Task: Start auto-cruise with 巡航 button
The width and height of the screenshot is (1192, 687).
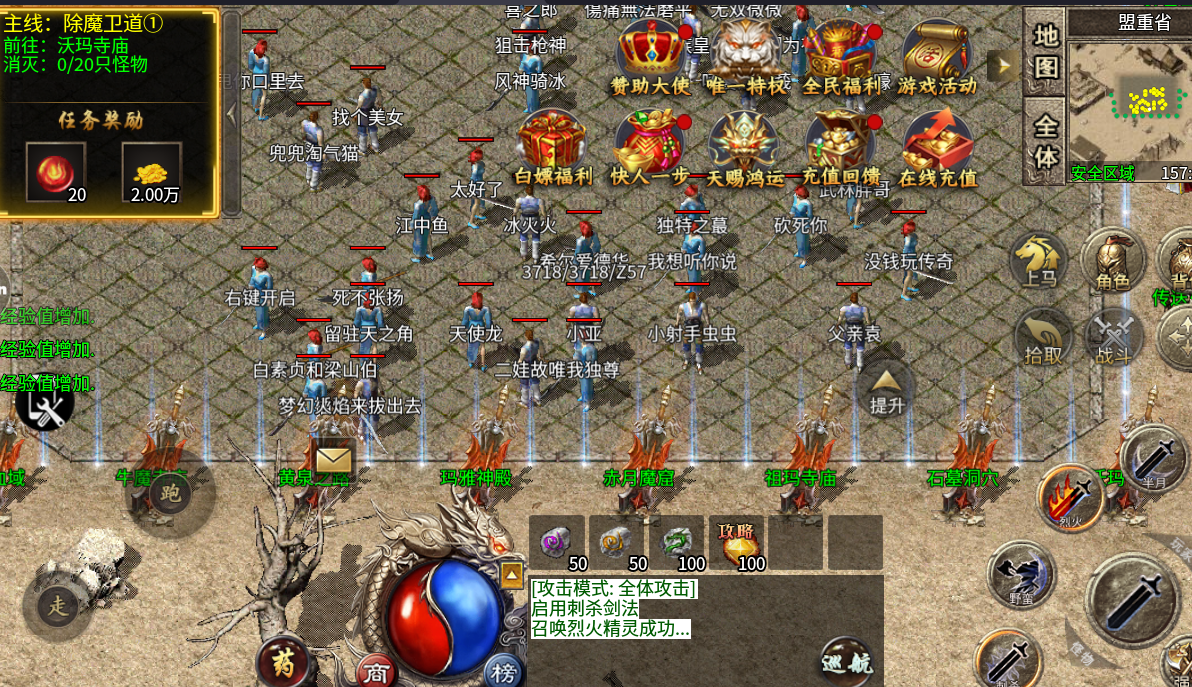Action: (x=847, y=661)
